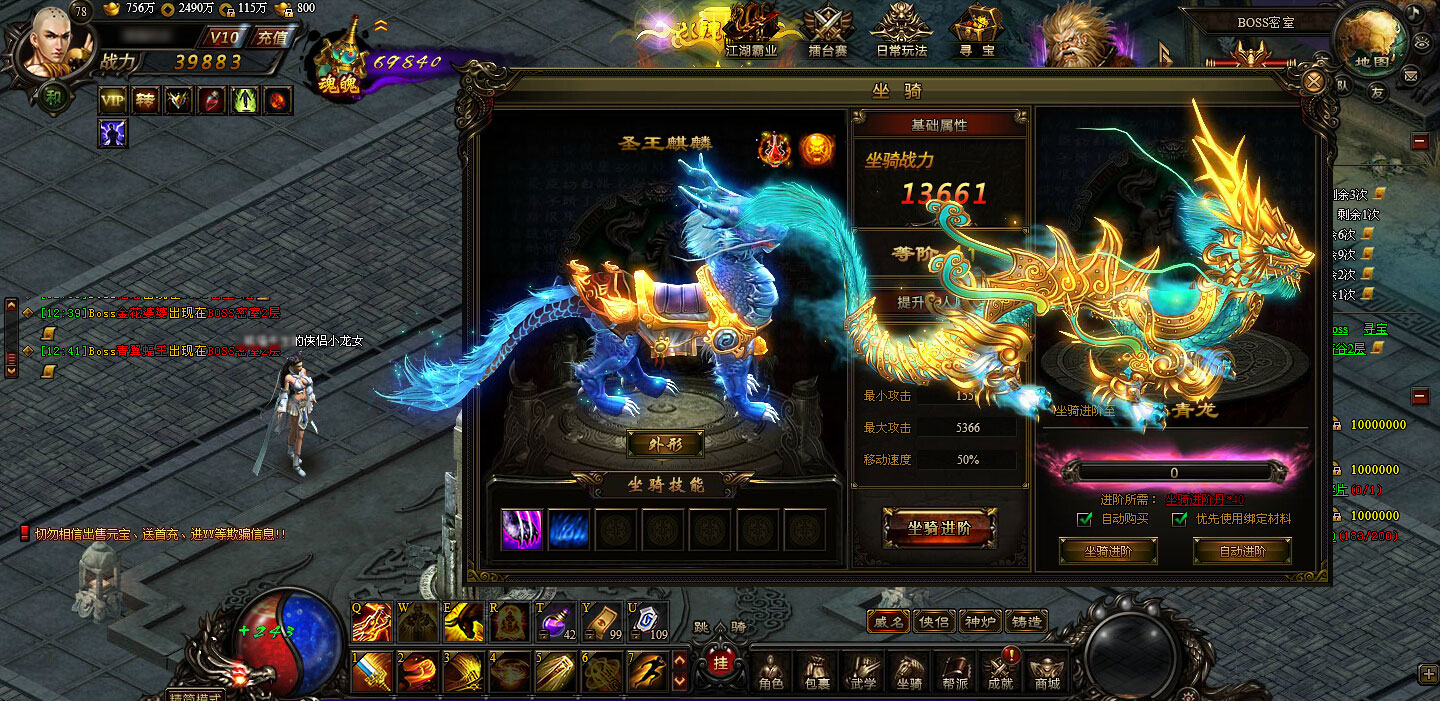Select the purple claw mount skill
This screenshot has height=701, width=1440.
pos(522,530)
